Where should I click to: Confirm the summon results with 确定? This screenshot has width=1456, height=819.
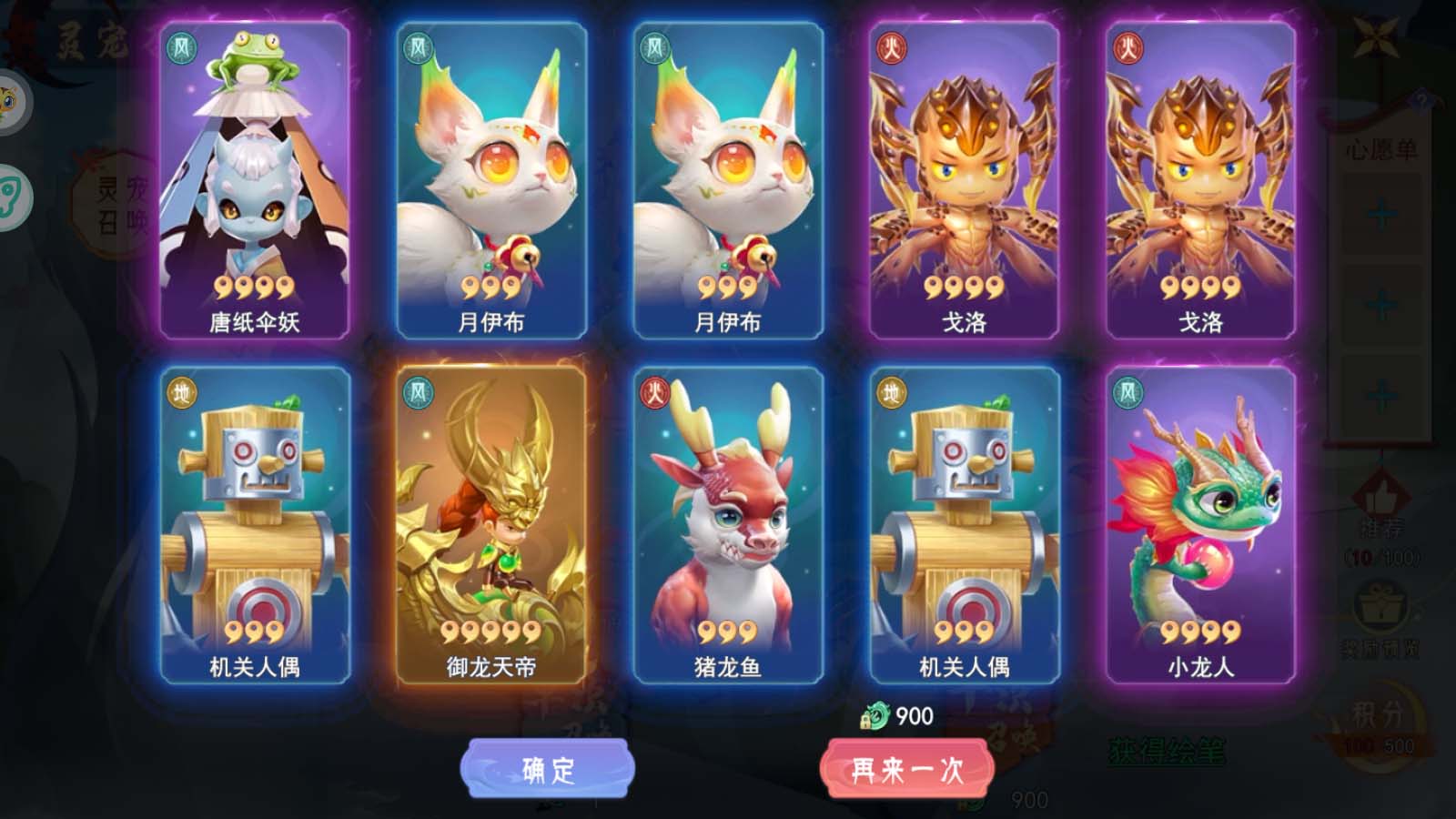click(x=547, y=770)
